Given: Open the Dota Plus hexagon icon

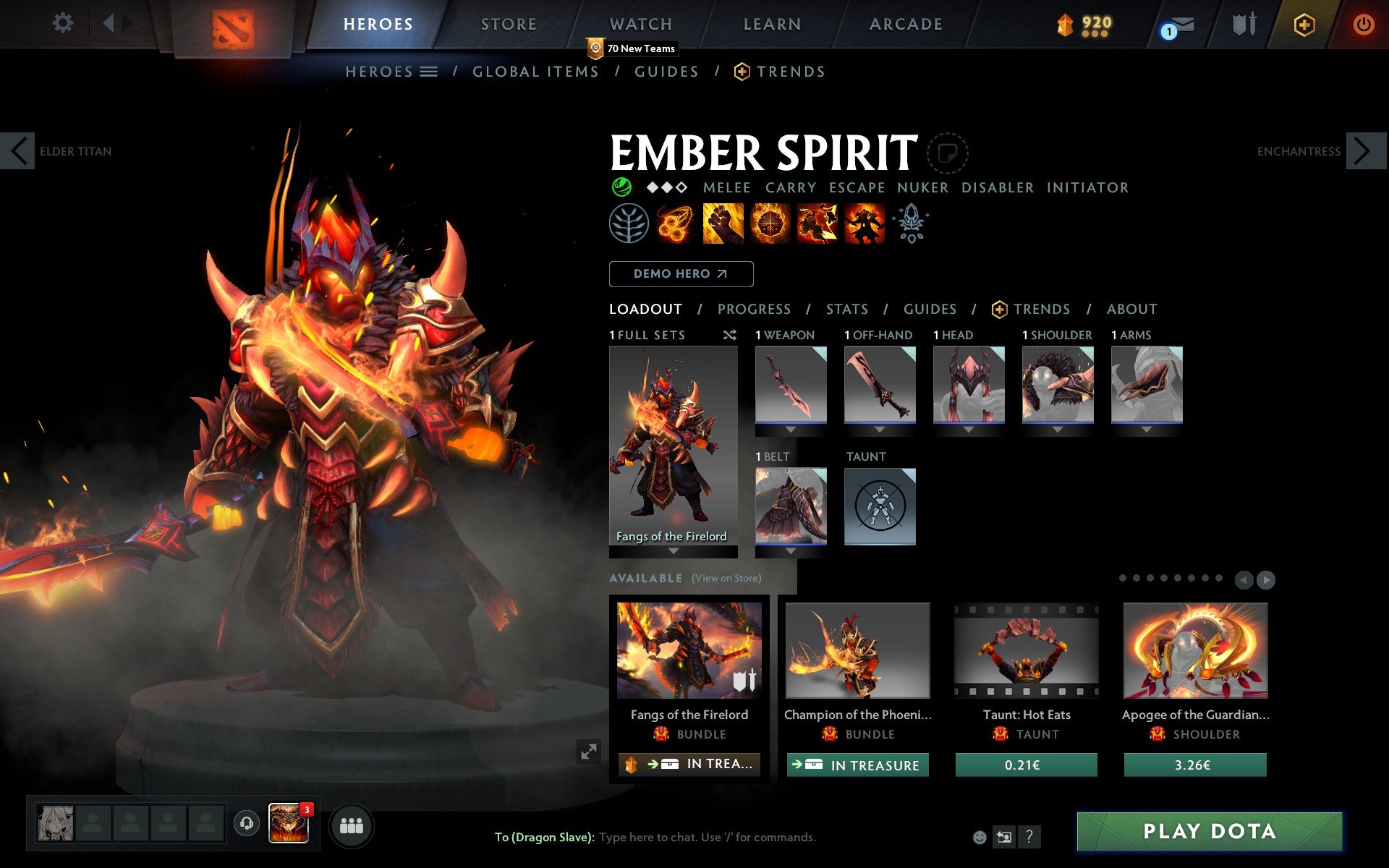Looking at the screenshot, I should (x=1304, y=24).
